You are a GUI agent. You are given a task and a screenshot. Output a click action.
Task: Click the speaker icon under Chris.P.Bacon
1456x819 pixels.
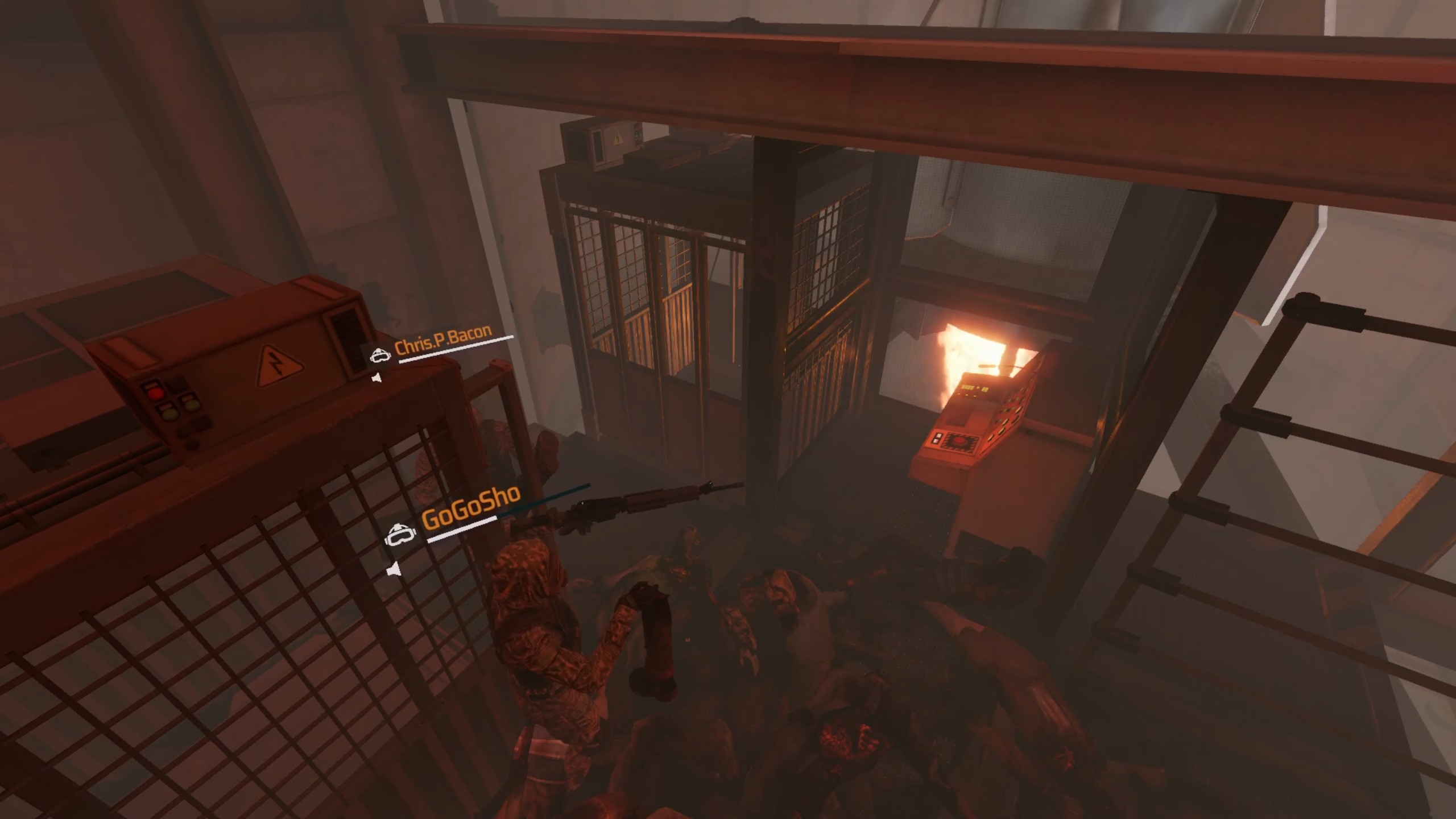(x=375, y=378)
